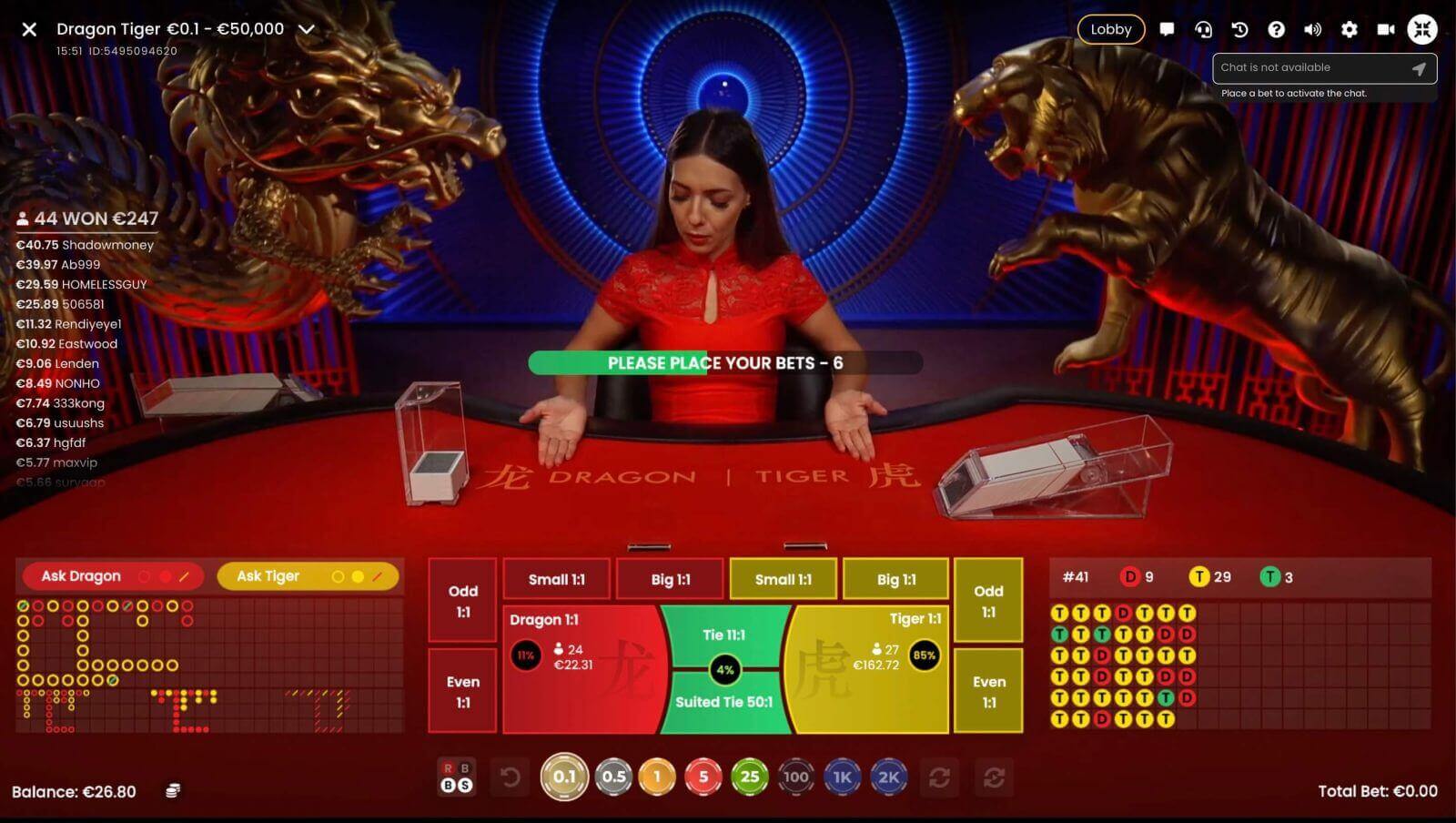The width and height of the screenshot is (1456, 823).
Task: Expand the balance chip stack display
Action: click(172, 791)
